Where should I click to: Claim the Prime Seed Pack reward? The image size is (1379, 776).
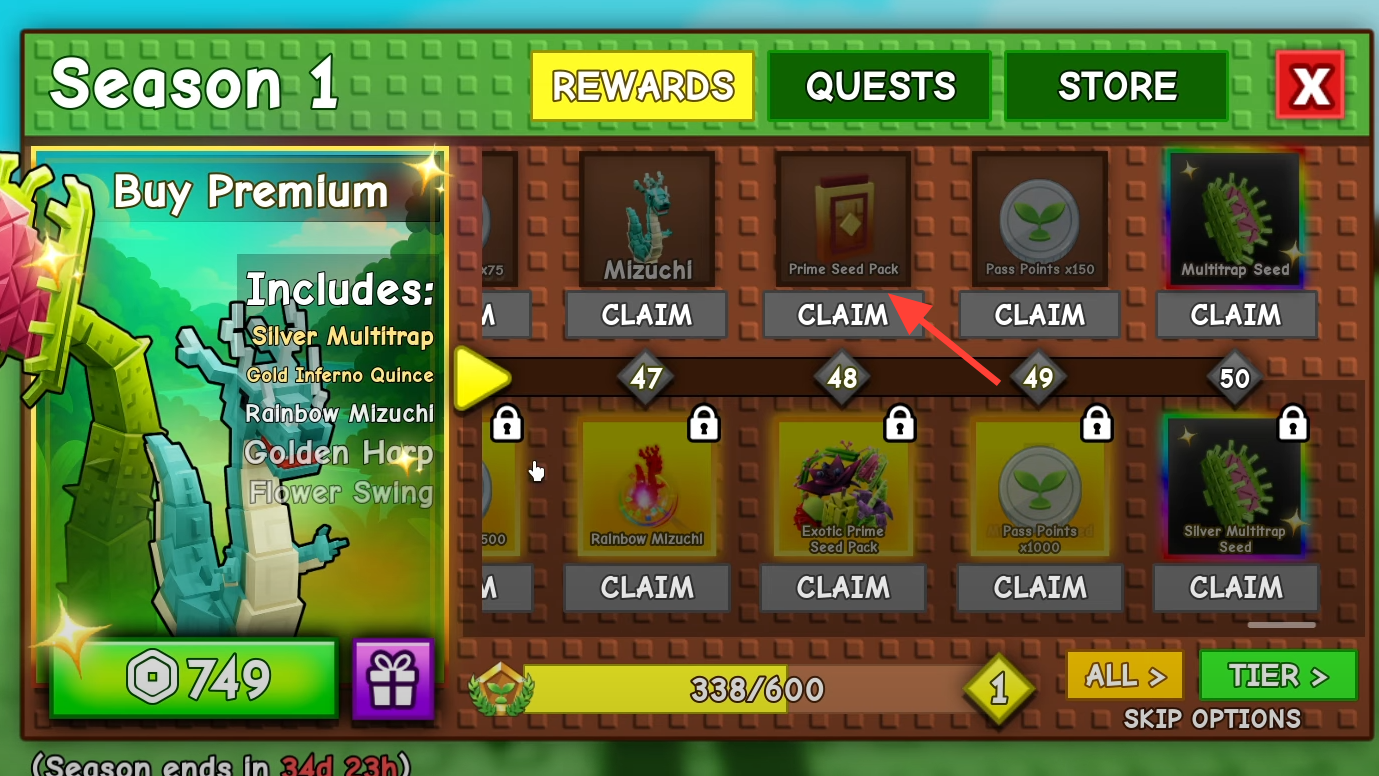842,315
